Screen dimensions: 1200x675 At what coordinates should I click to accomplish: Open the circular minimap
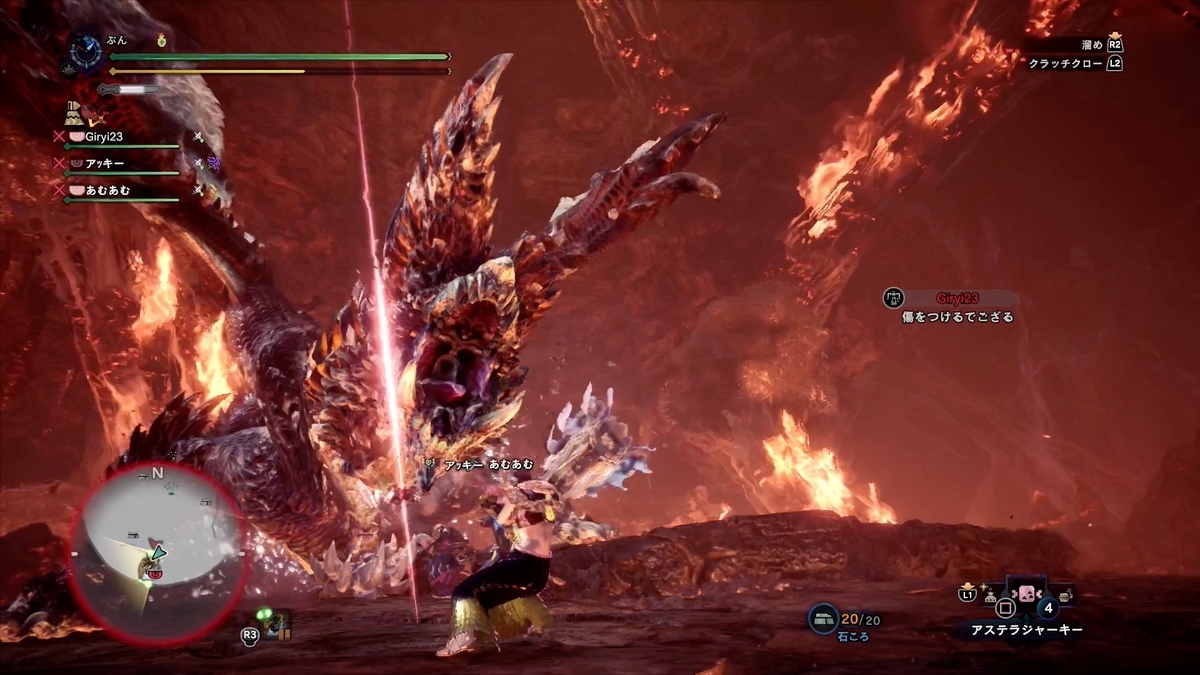157,554
